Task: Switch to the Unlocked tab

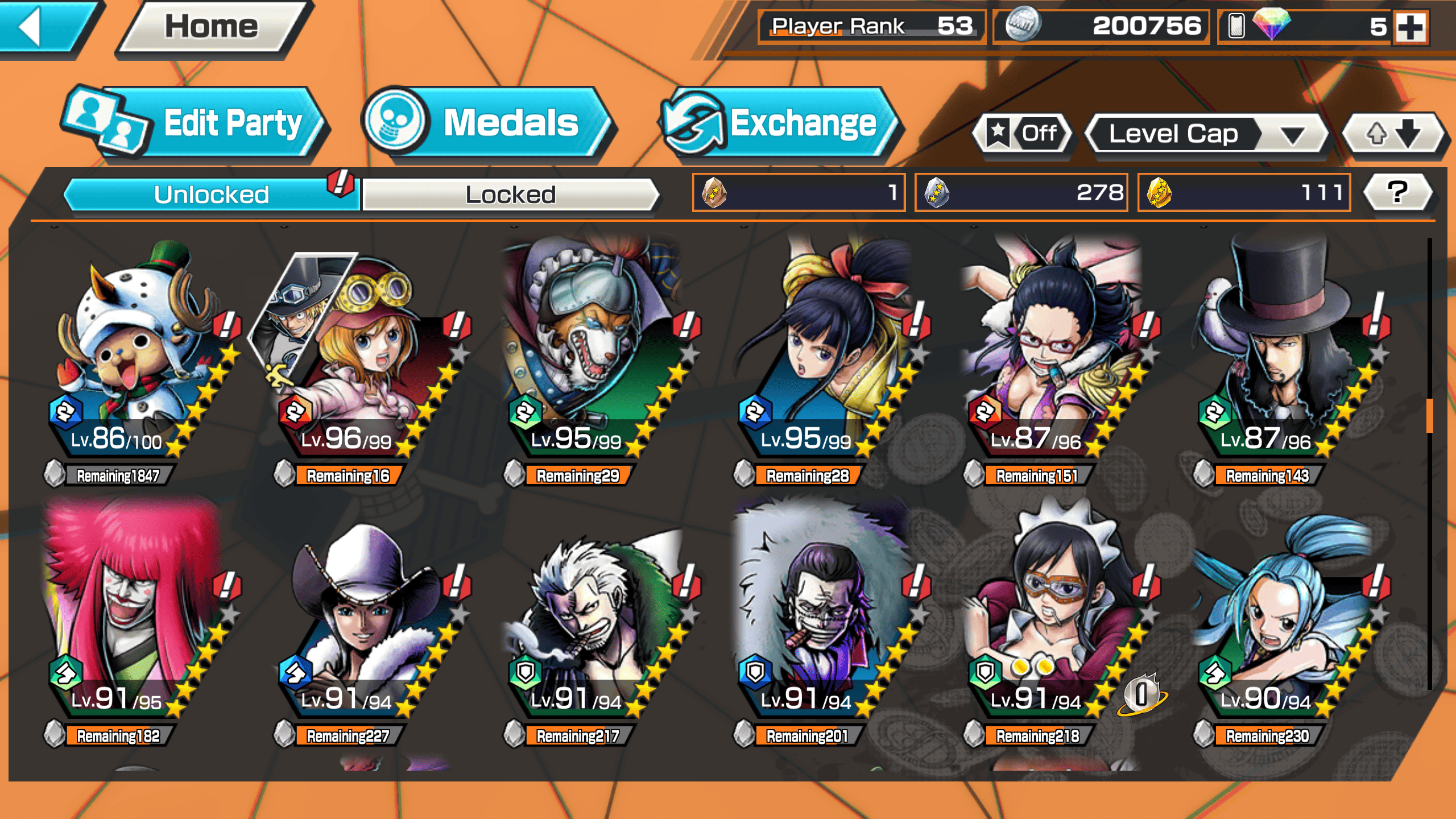Action: coord(211,195)
